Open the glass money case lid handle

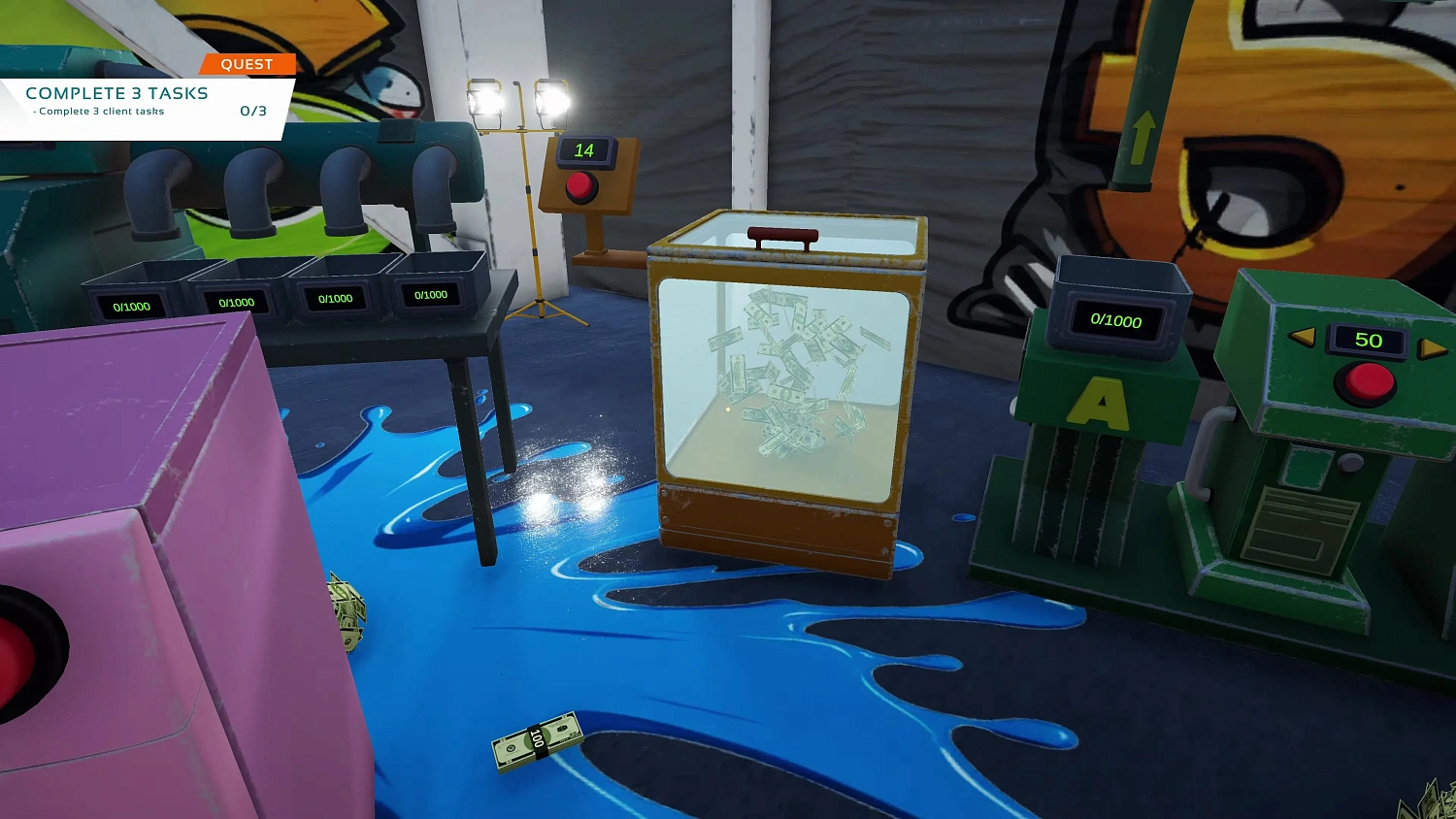[781, 232]
